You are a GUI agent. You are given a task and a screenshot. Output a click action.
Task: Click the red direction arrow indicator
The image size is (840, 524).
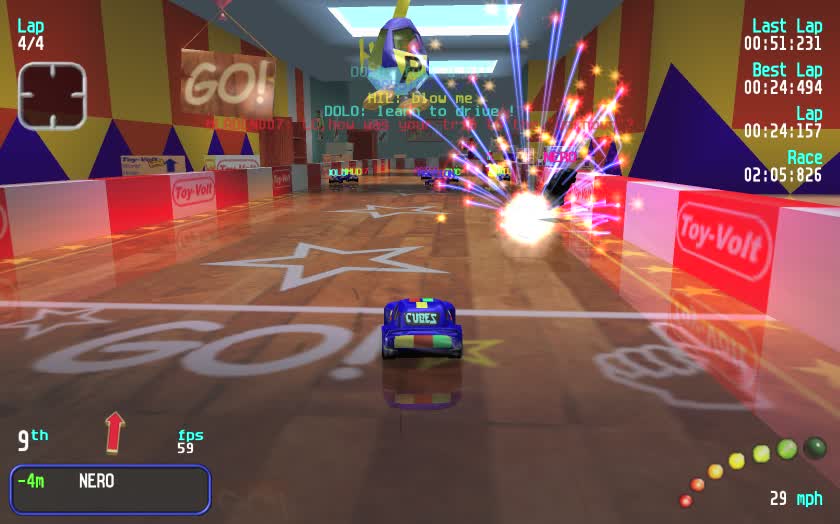pyautogui.click(x=115, y=432)
